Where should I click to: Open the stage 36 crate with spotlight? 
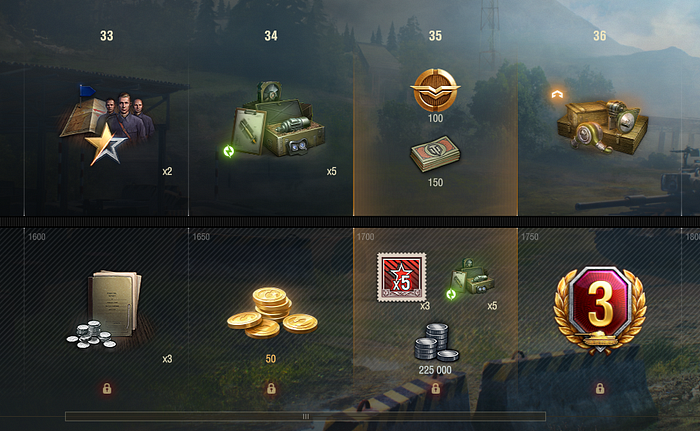598,124
